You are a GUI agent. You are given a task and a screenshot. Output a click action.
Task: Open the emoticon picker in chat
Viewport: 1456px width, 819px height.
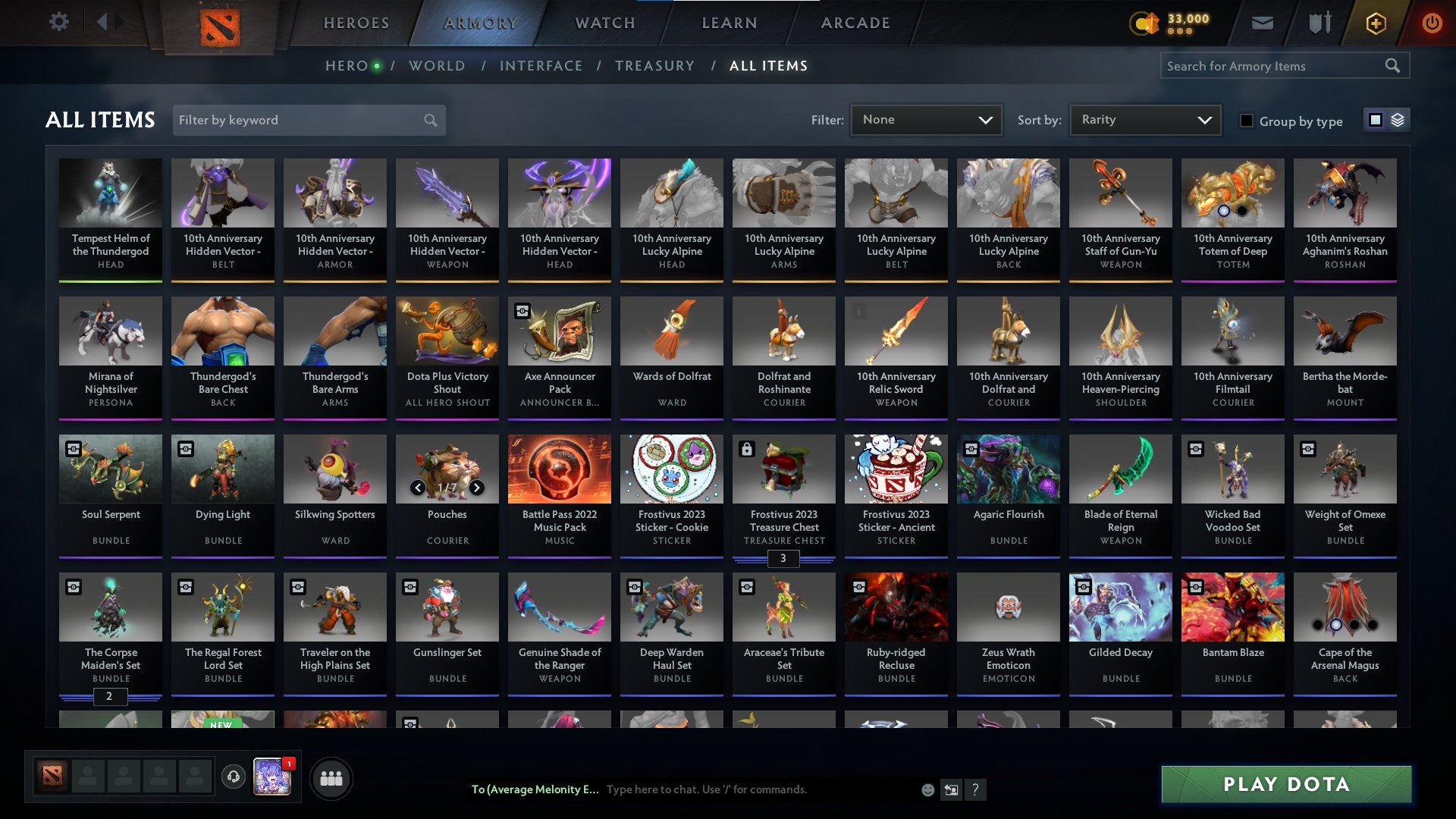coord(927,789)
